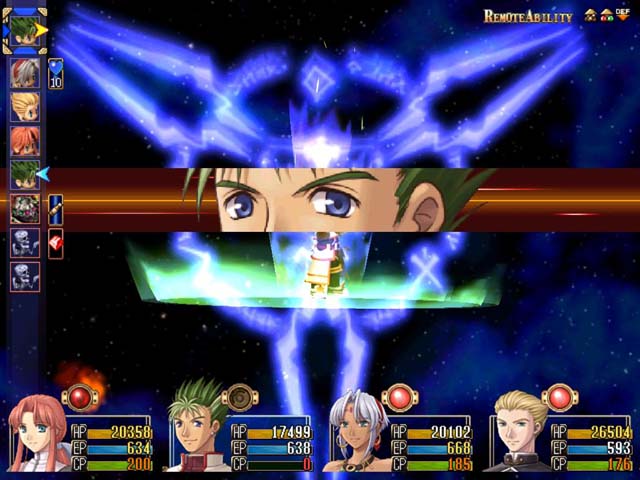Pick the red-haired portrait in the turn order
This screenshot has width=640, height=480.
(25, 141)
